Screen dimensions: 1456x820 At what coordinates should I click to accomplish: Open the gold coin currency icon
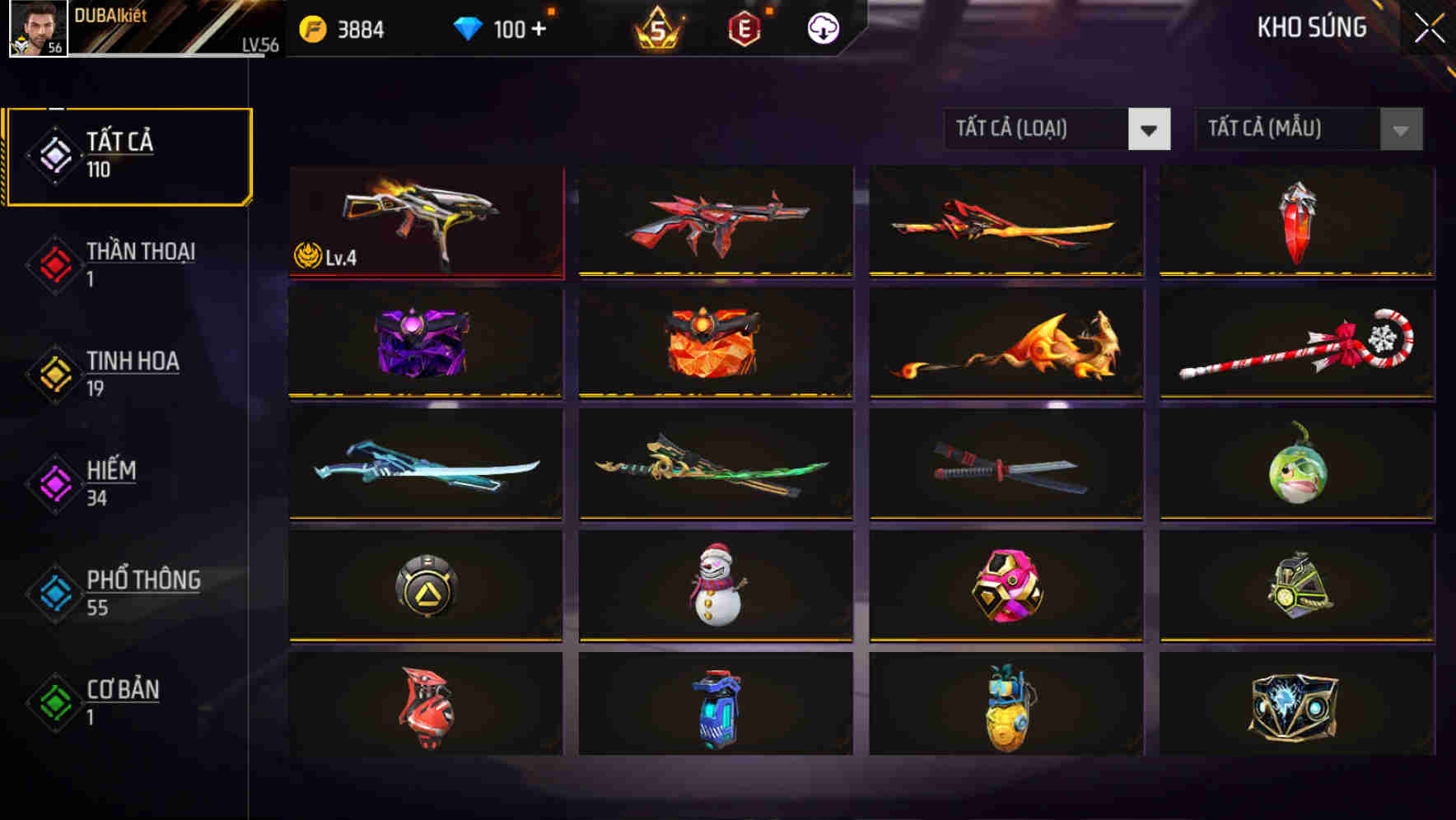(313, 27)
